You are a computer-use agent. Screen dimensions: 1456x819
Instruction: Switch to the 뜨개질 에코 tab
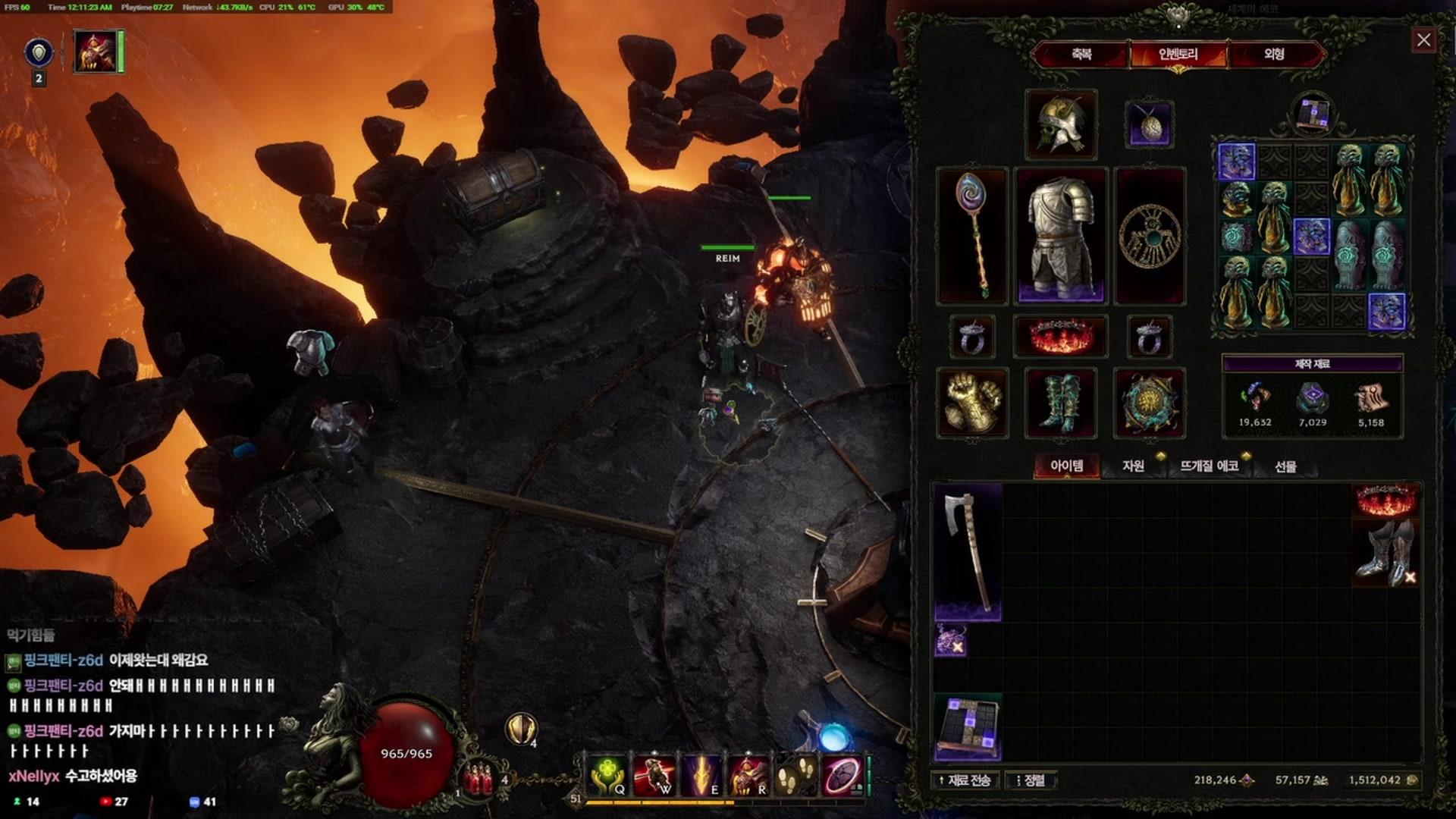coord(1209,466)
